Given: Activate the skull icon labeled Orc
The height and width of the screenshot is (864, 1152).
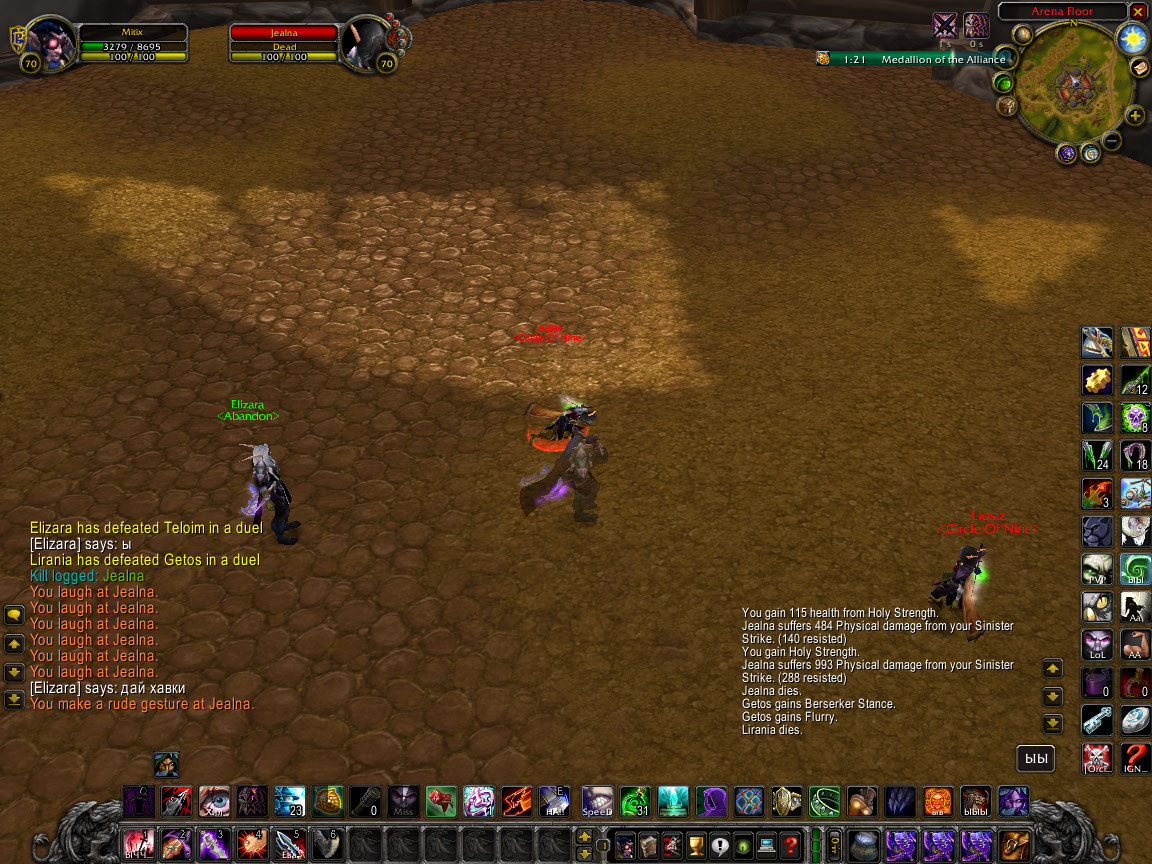Looking at the screenshot, I should click(1096, 758).
